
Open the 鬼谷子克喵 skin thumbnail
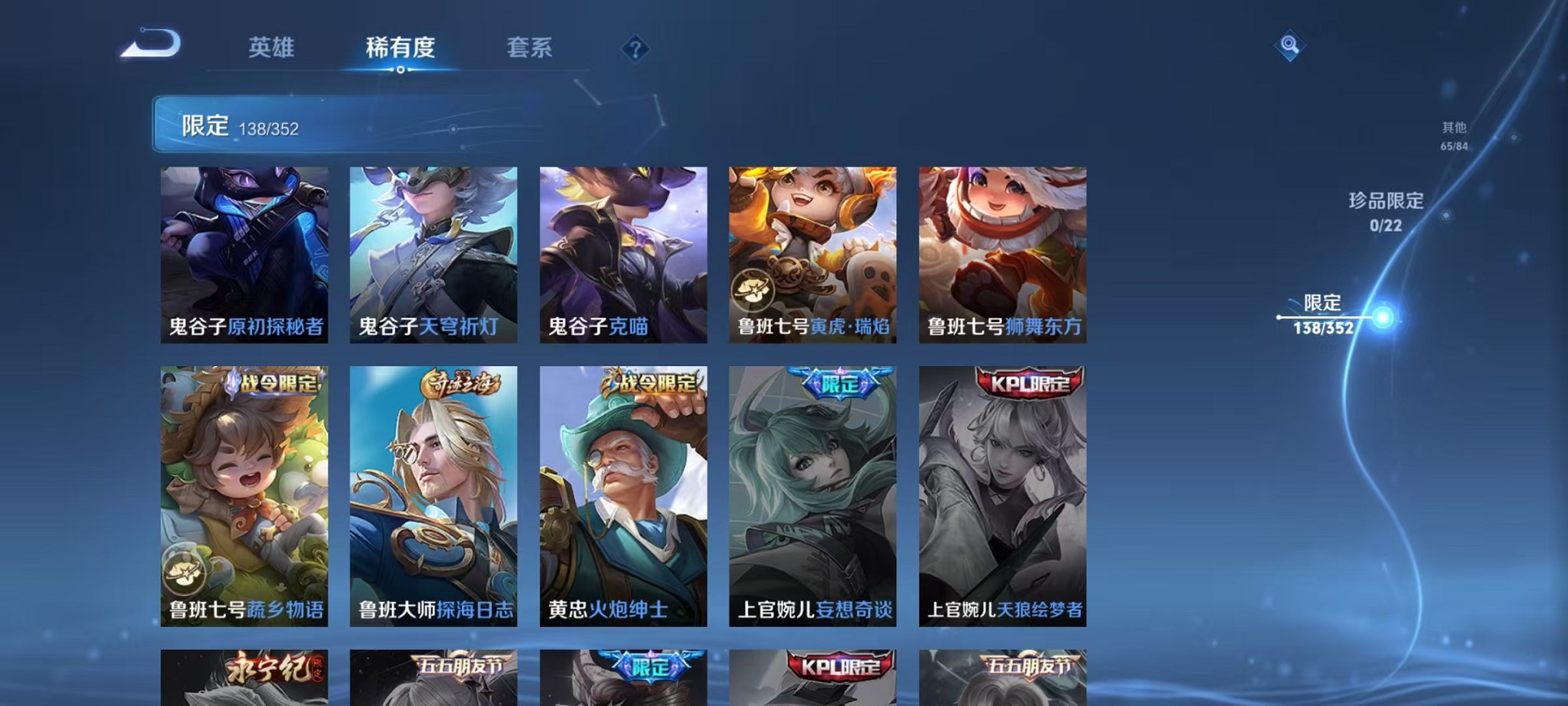pos(623,254)
